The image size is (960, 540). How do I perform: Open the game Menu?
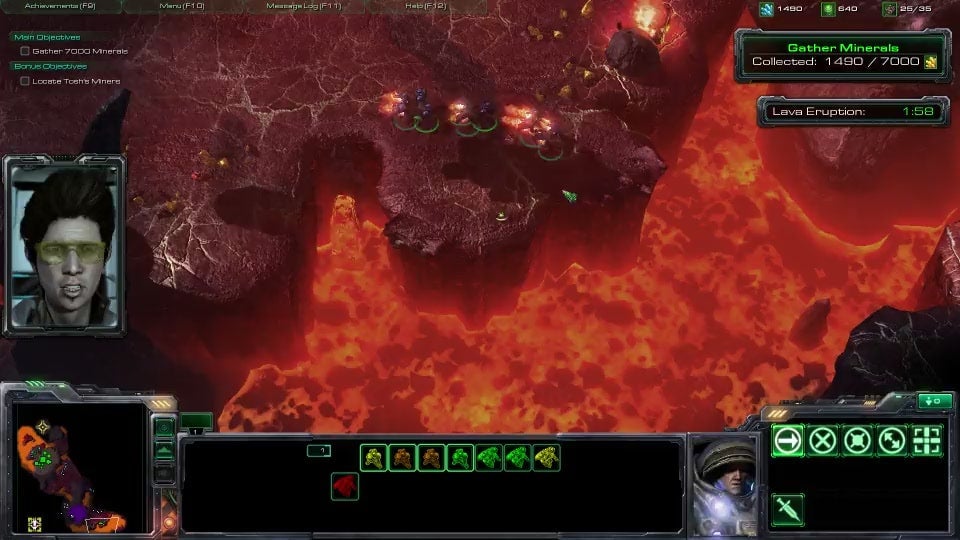tap(181, 6)
